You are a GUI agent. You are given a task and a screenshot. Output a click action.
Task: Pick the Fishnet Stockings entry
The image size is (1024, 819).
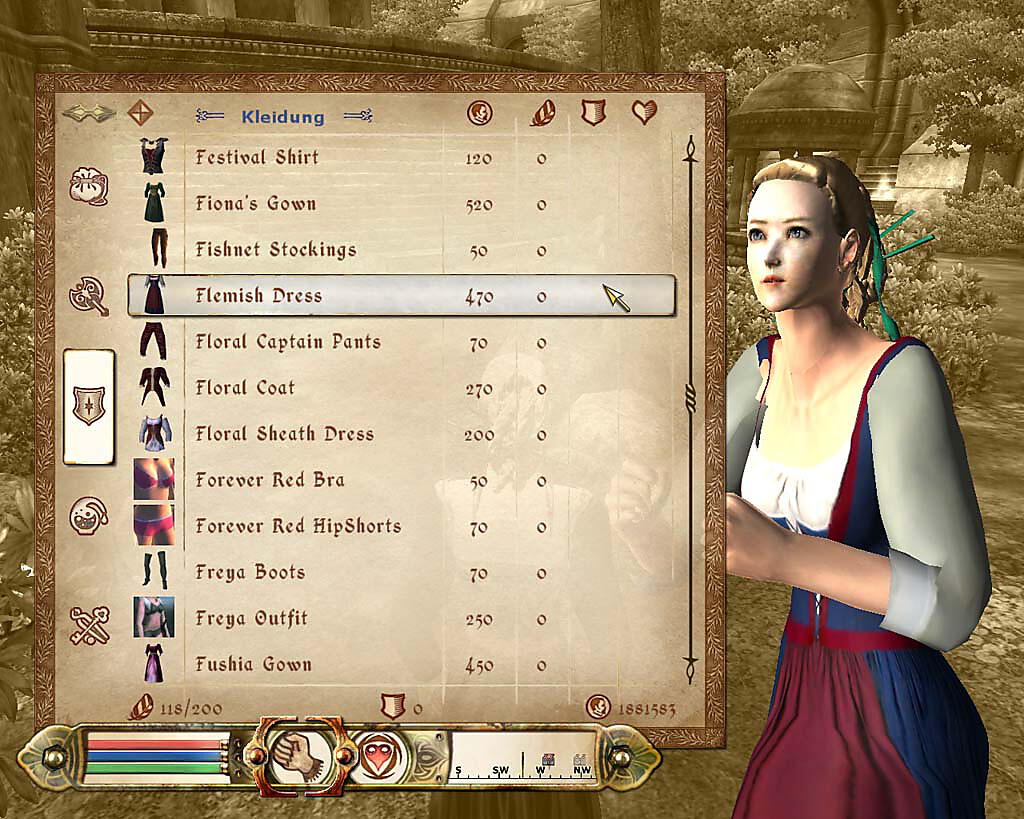click(275, 249)
